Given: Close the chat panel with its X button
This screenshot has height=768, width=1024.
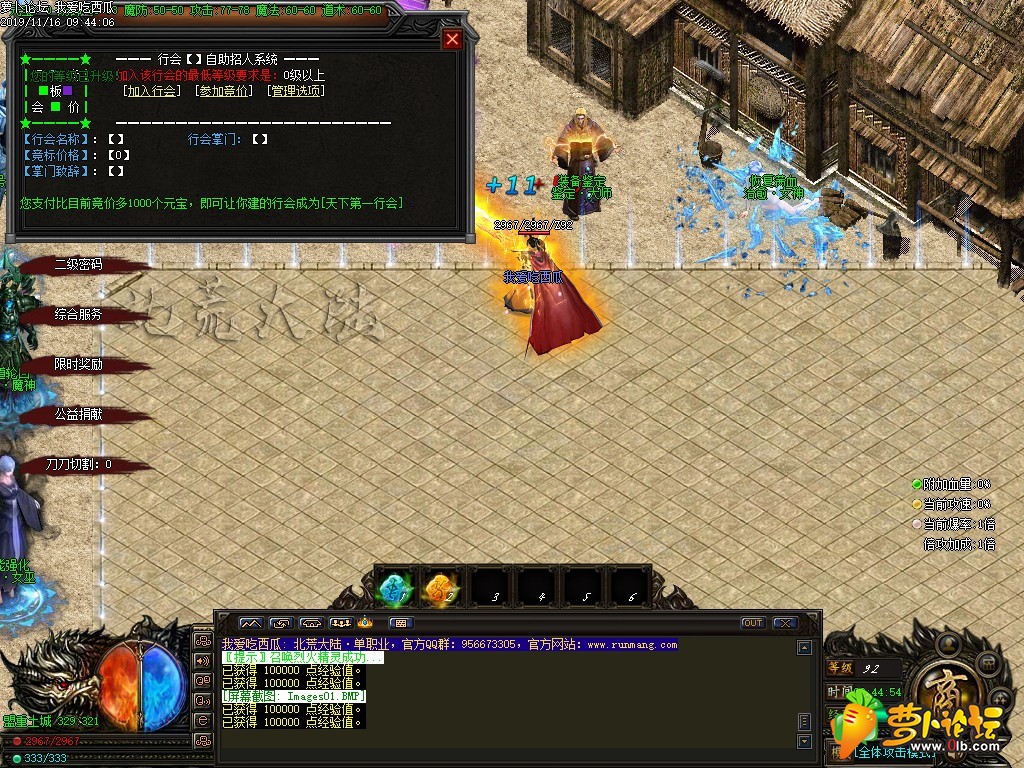Looking at the screenshot, I should point(785,623).
